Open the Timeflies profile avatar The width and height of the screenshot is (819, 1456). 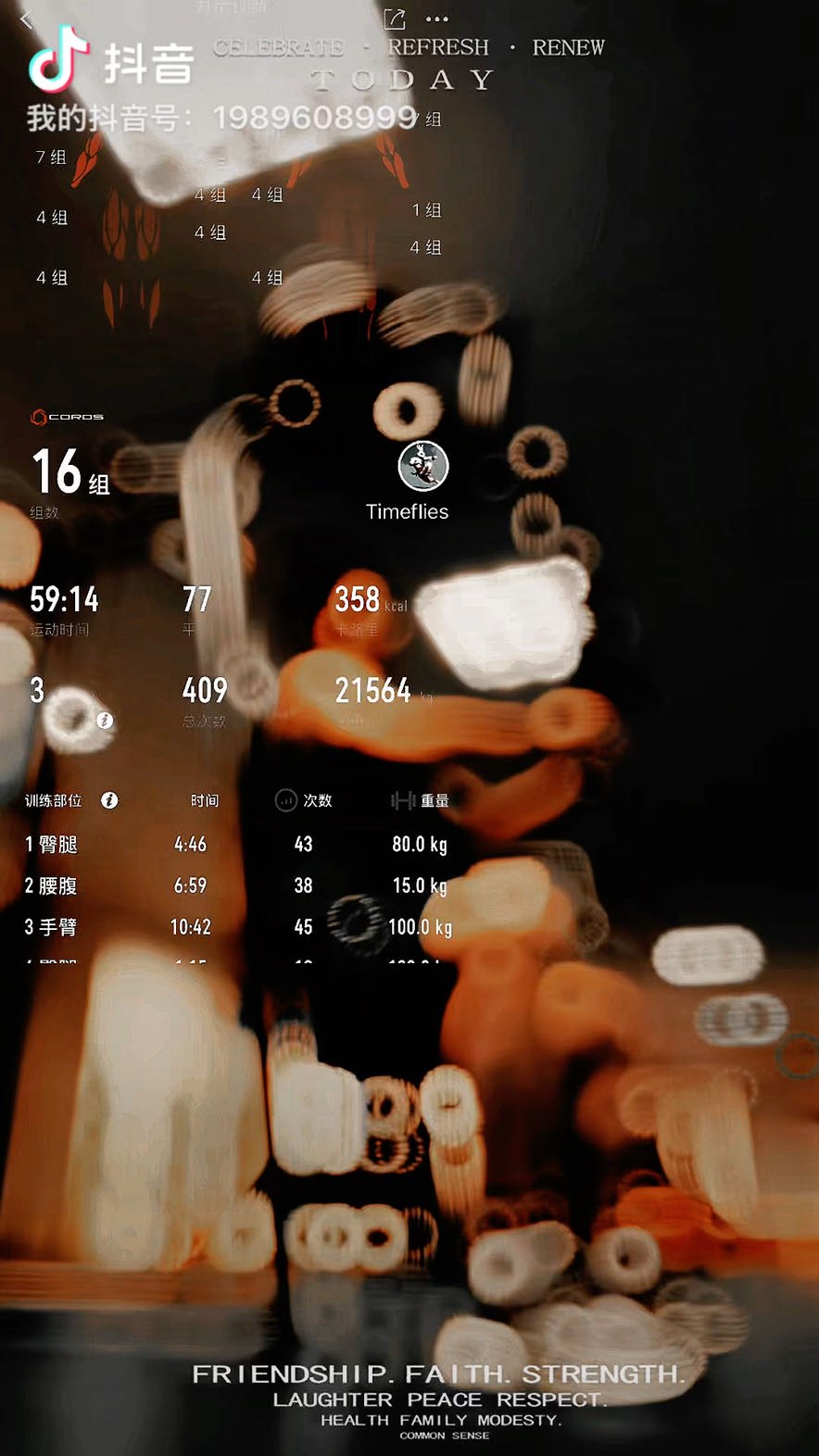(x=423, y=466)
